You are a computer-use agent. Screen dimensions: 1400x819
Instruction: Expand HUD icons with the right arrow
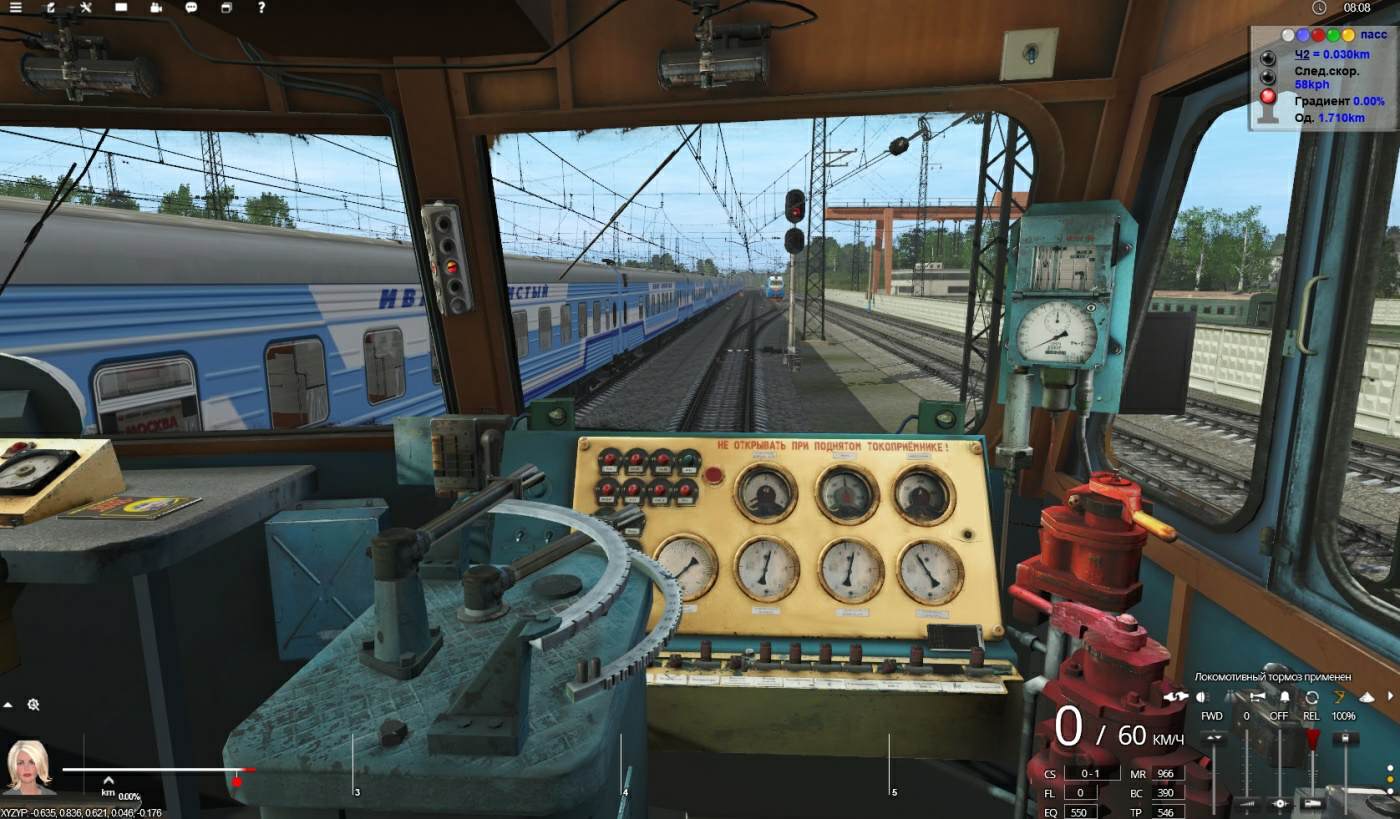(1390, 697)
